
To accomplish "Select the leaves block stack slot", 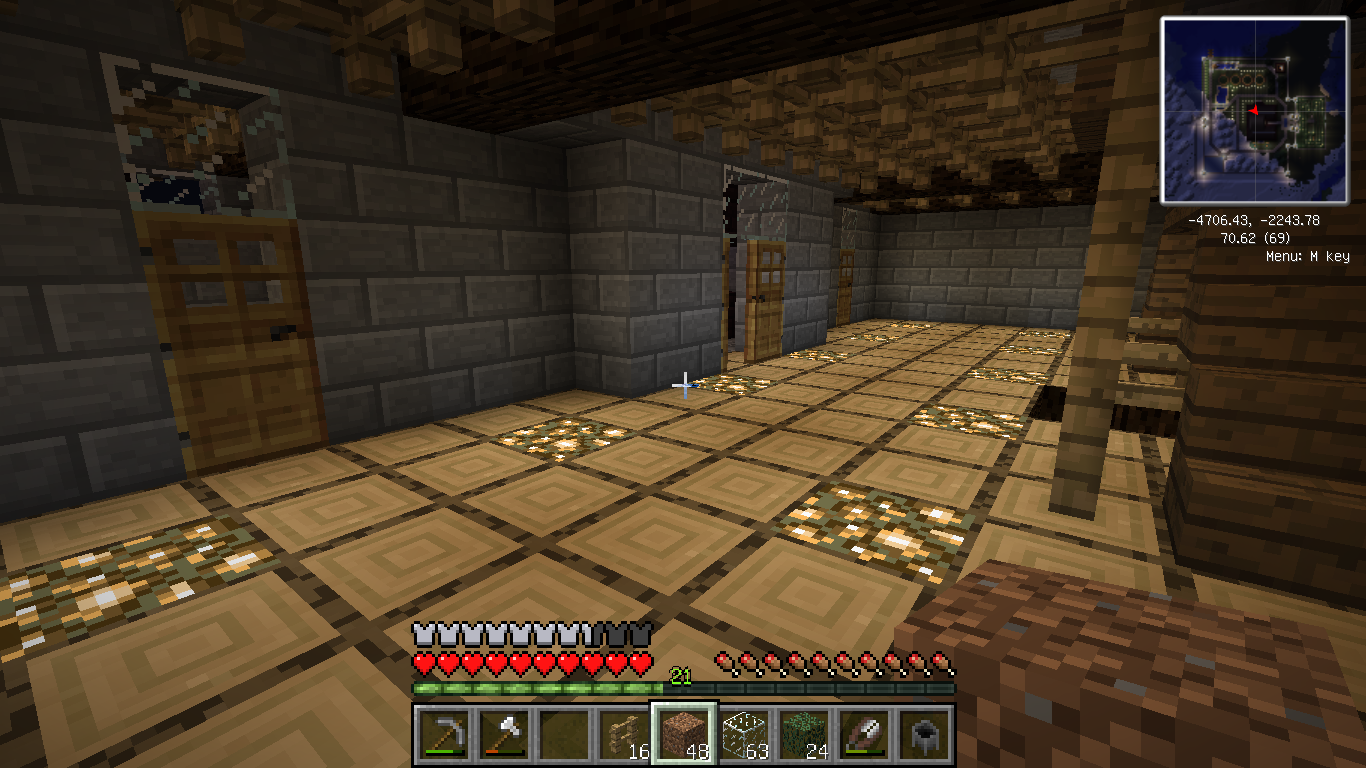I will coord(804,735).
